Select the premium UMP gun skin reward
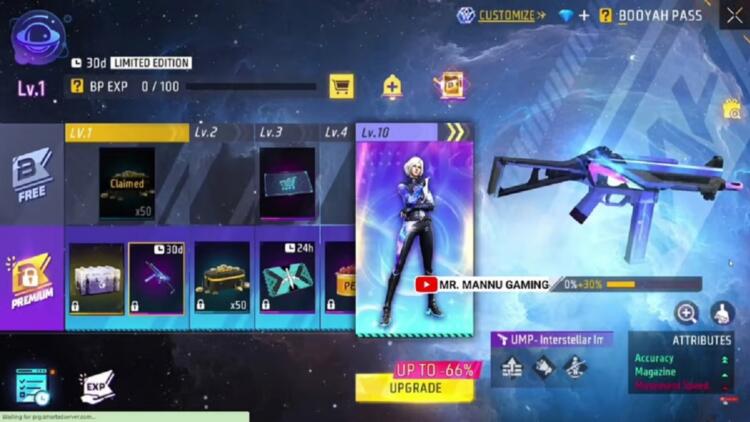 [156, 278]
